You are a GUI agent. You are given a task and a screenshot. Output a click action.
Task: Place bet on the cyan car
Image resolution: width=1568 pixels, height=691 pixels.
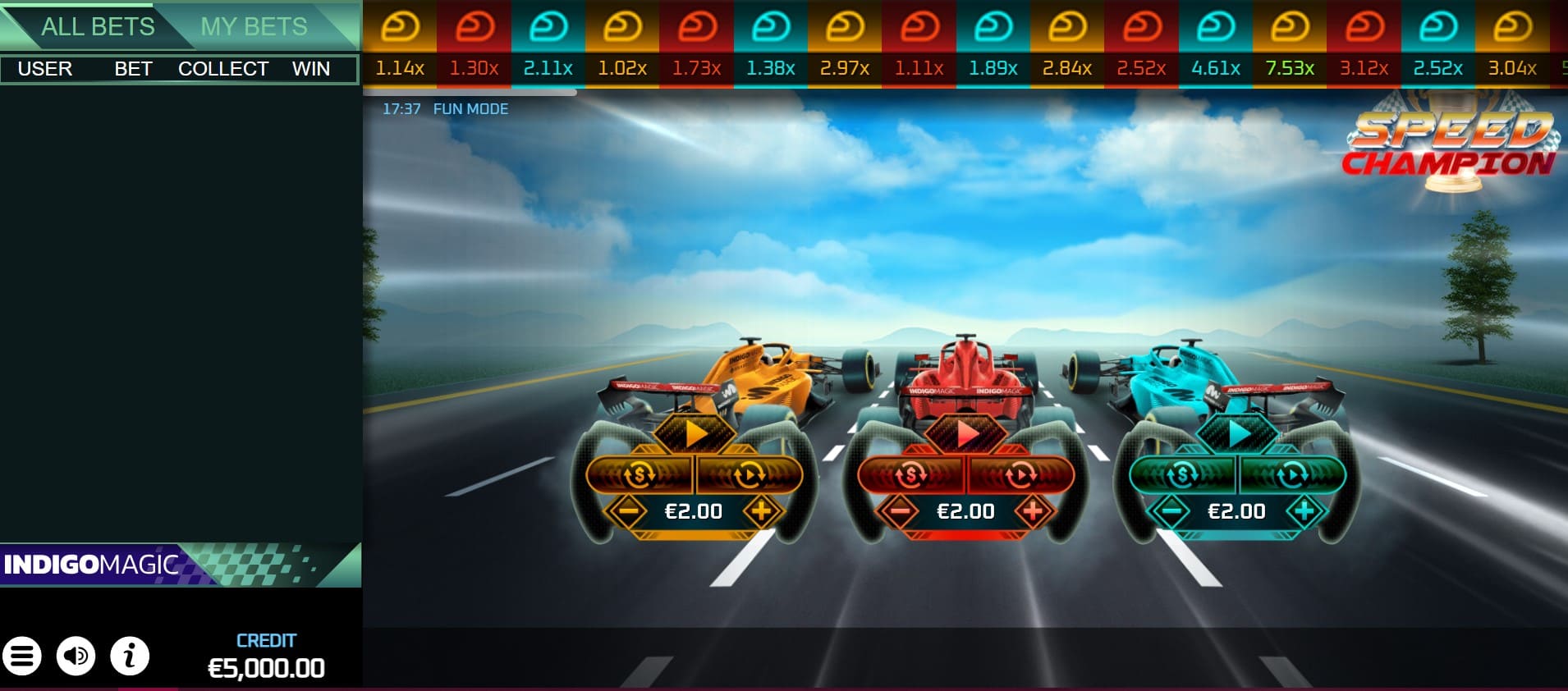point(1237,434)
